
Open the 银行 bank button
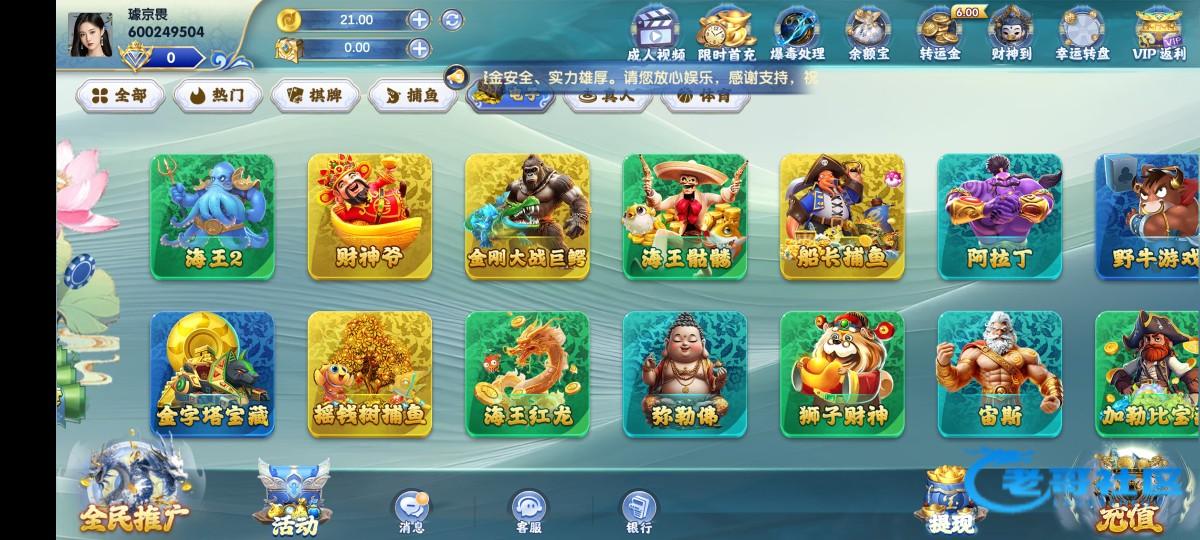[639, 511]
